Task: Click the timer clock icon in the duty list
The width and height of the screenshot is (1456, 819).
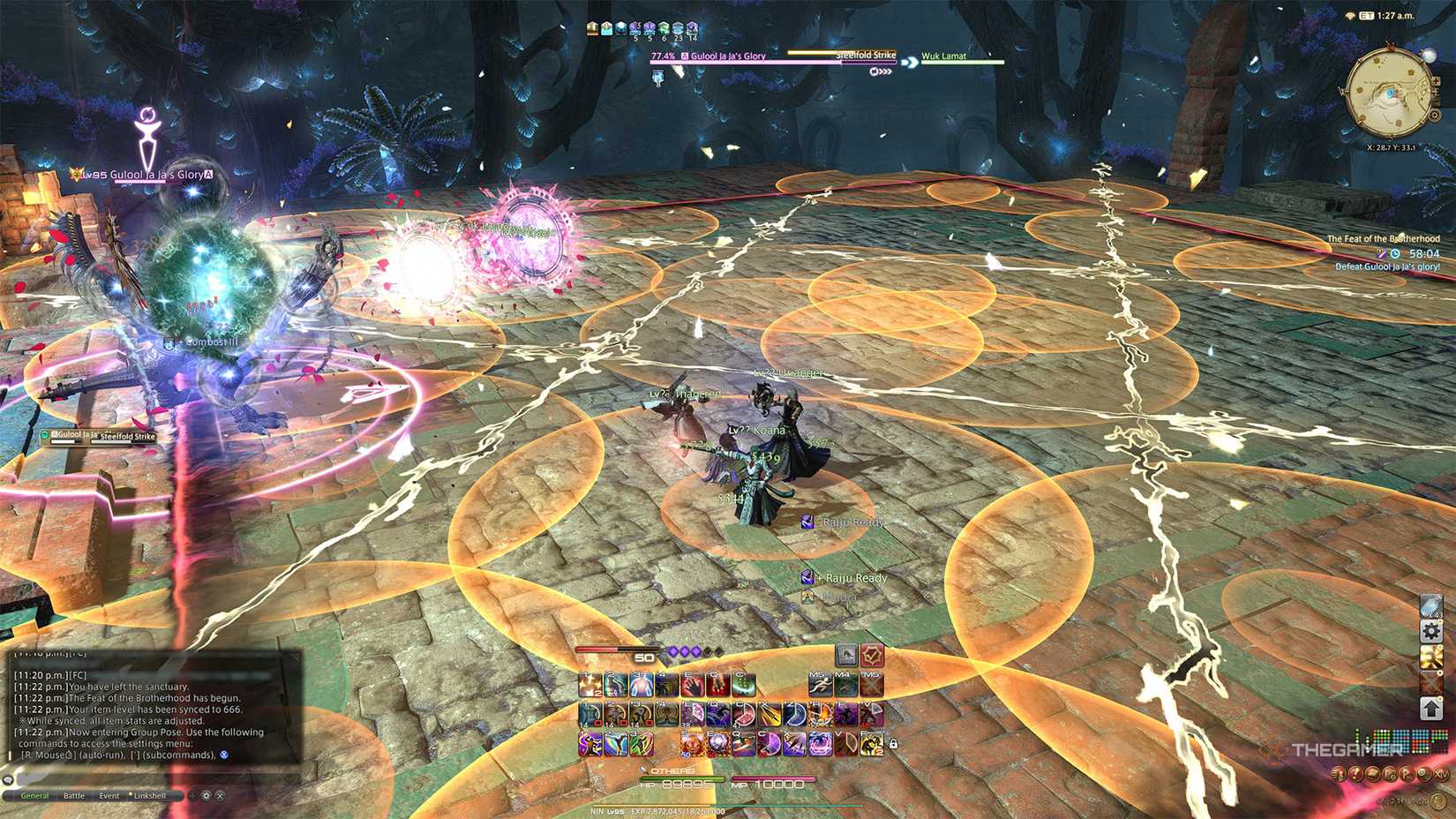Action: [1394, 253]
